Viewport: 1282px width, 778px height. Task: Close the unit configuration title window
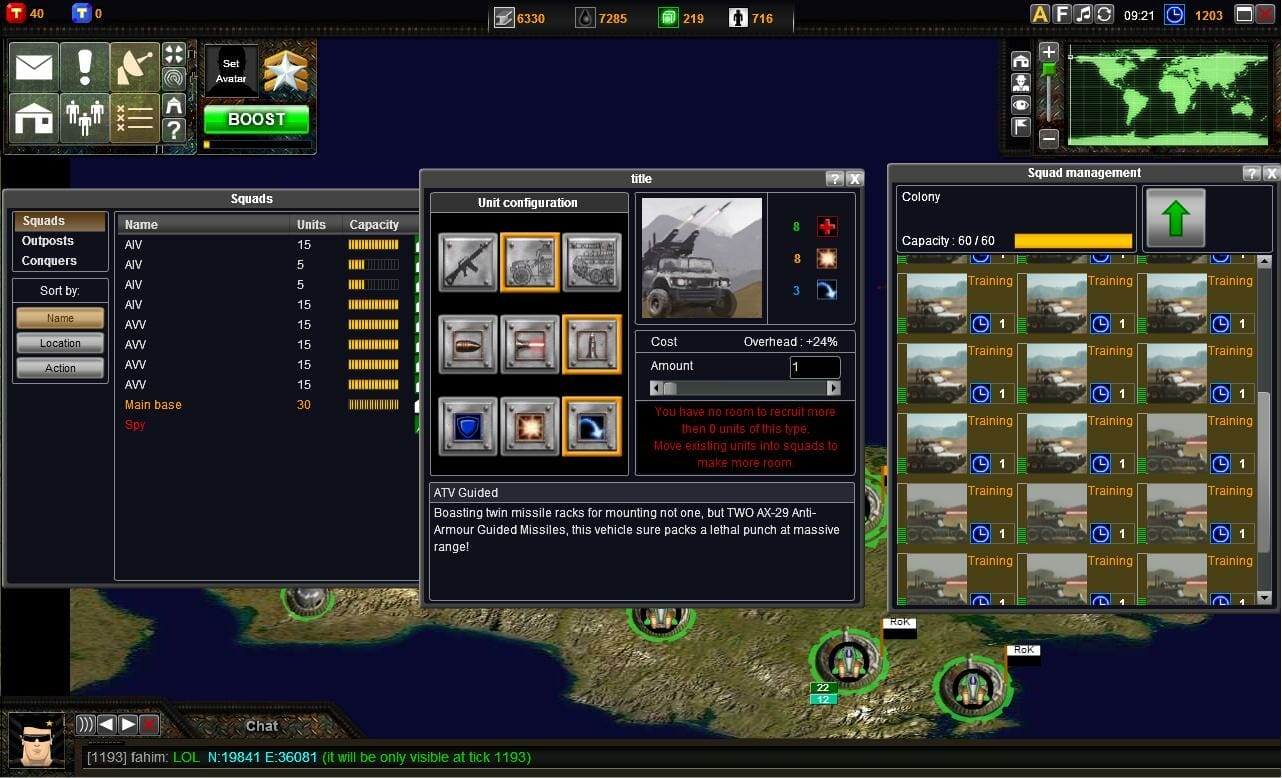854,179
